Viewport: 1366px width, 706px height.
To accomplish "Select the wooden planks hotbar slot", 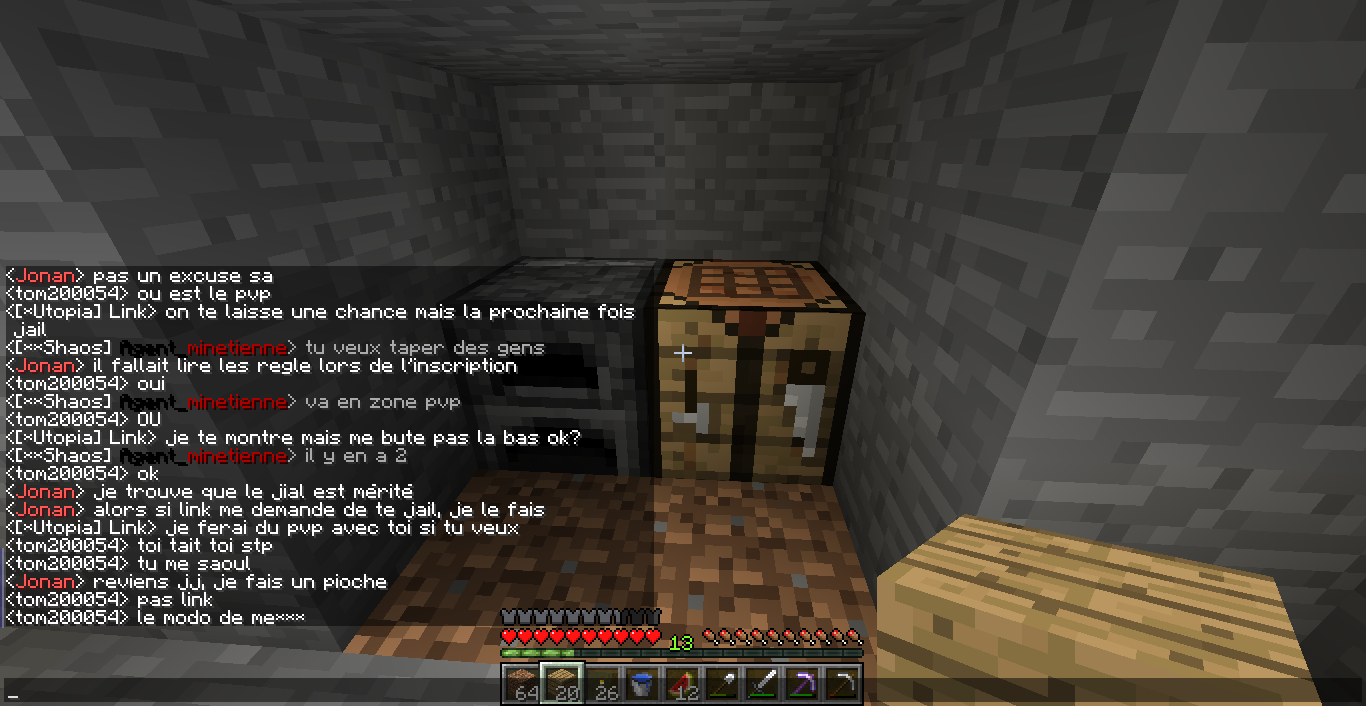I will click(560, 684).
